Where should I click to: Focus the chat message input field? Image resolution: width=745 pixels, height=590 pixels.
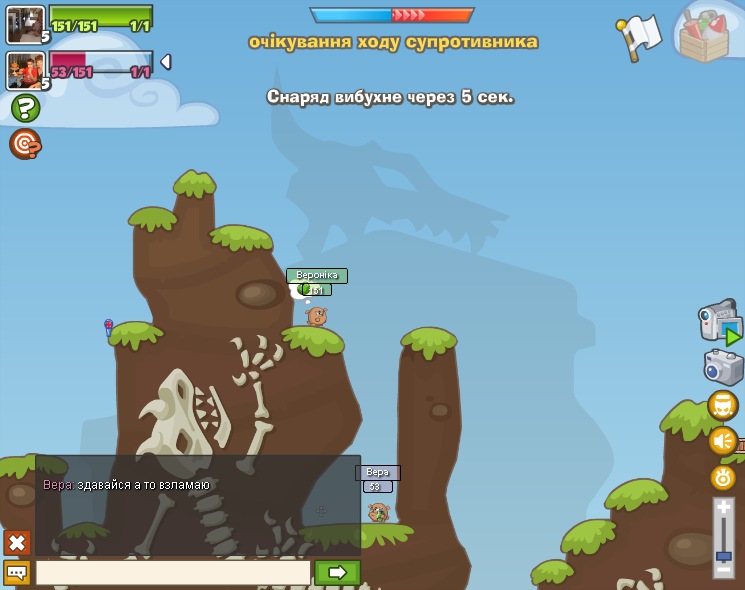[x=173, y=572]
